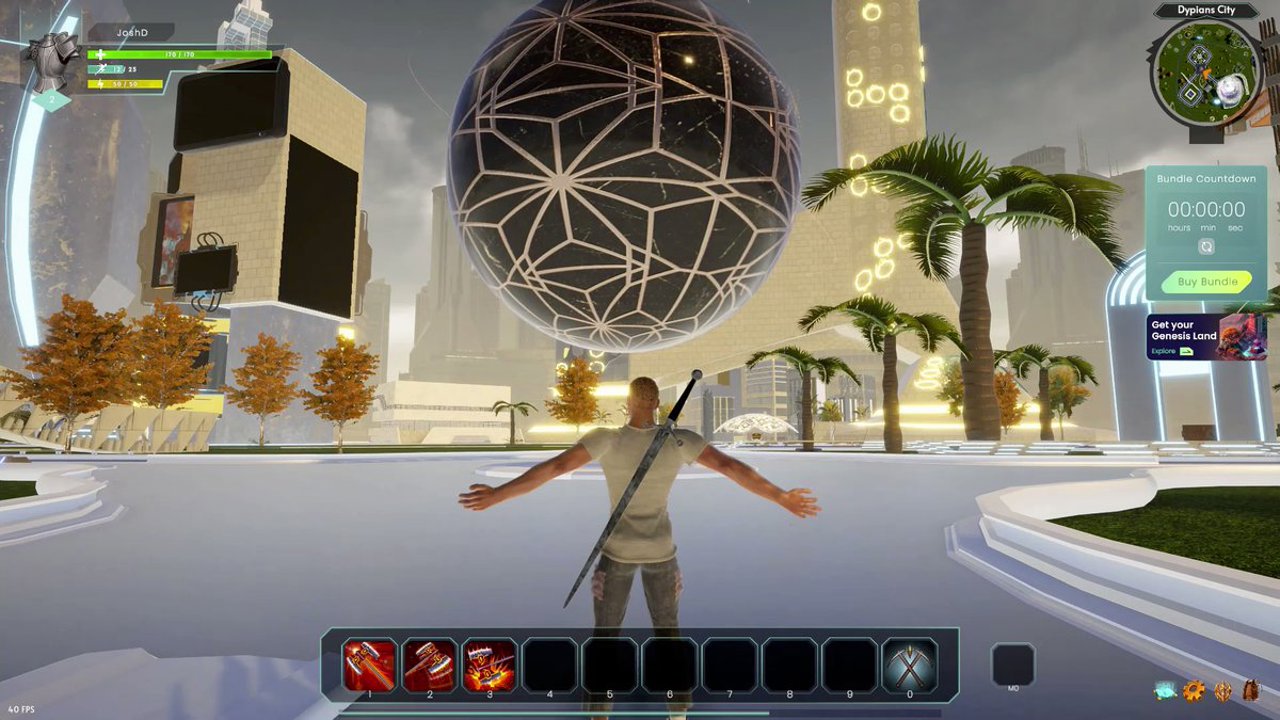Select the crossed pickaxes in slot 0
This screenshot has height=720, width=1280.
point(909,665)
